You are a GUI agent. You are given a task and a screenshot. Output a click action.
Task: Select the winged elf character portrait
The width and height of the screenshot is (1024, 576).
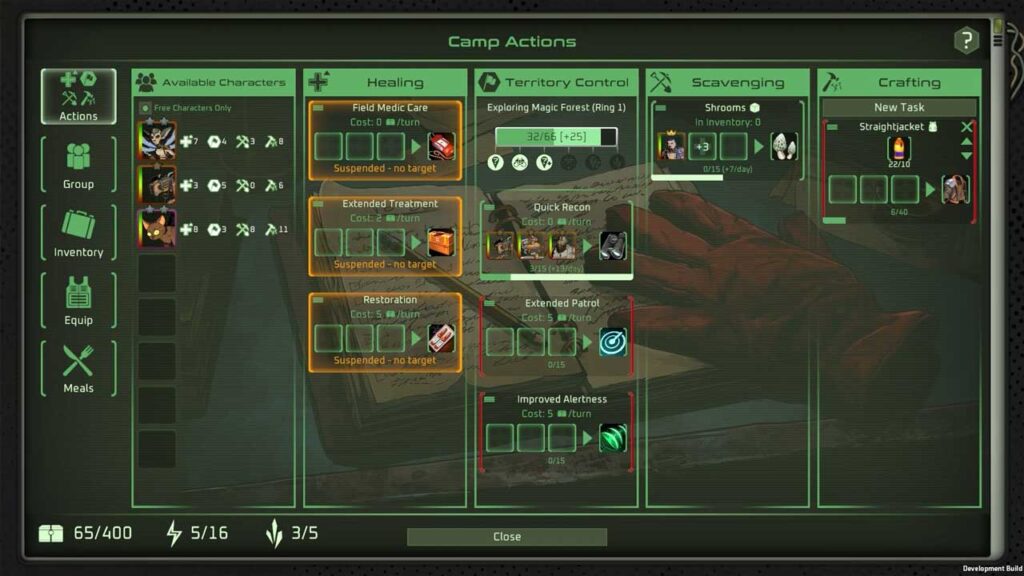click(158, 141)
